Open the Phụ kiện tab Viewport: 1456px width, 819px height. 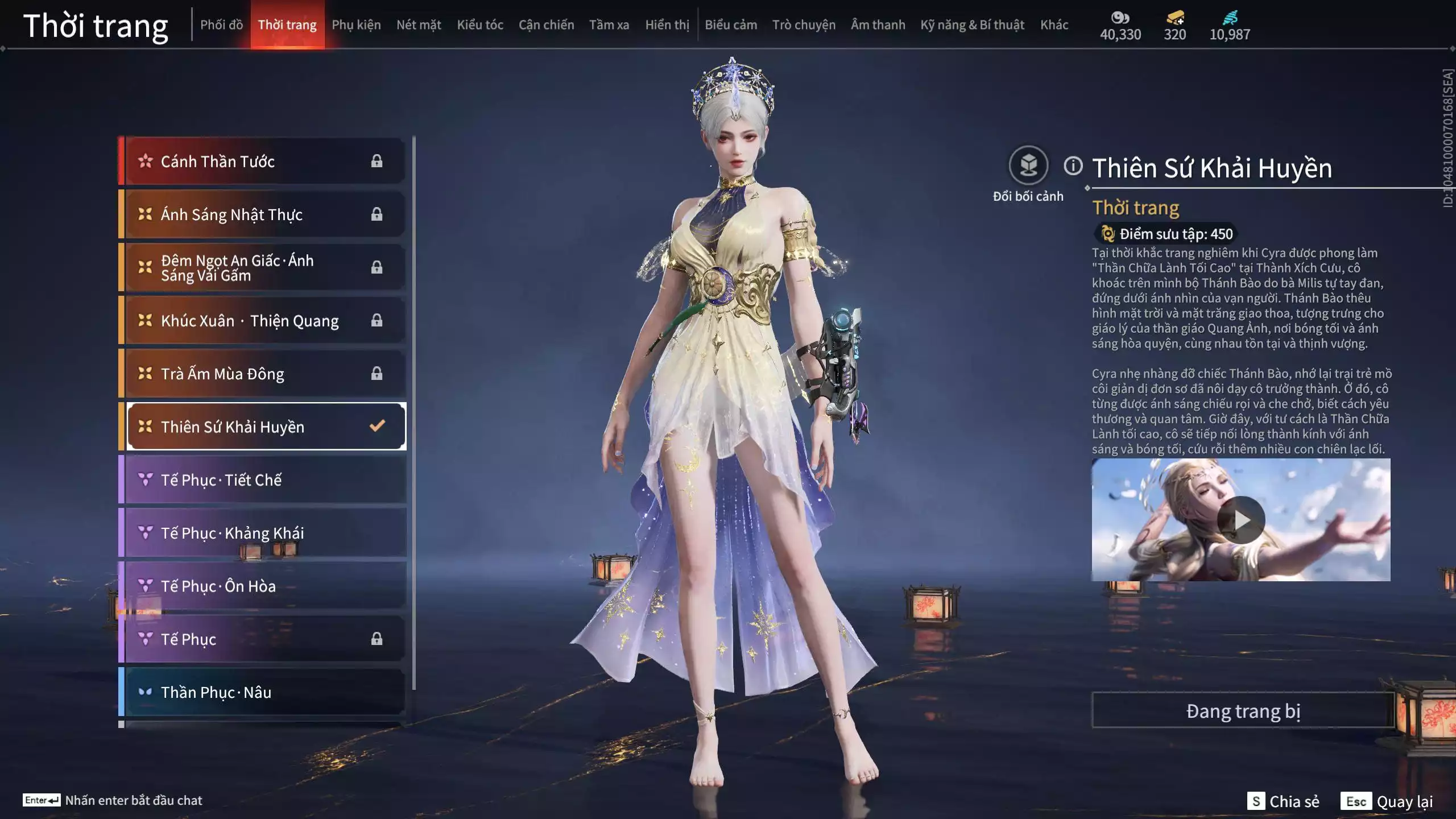[x=356, y=25]
